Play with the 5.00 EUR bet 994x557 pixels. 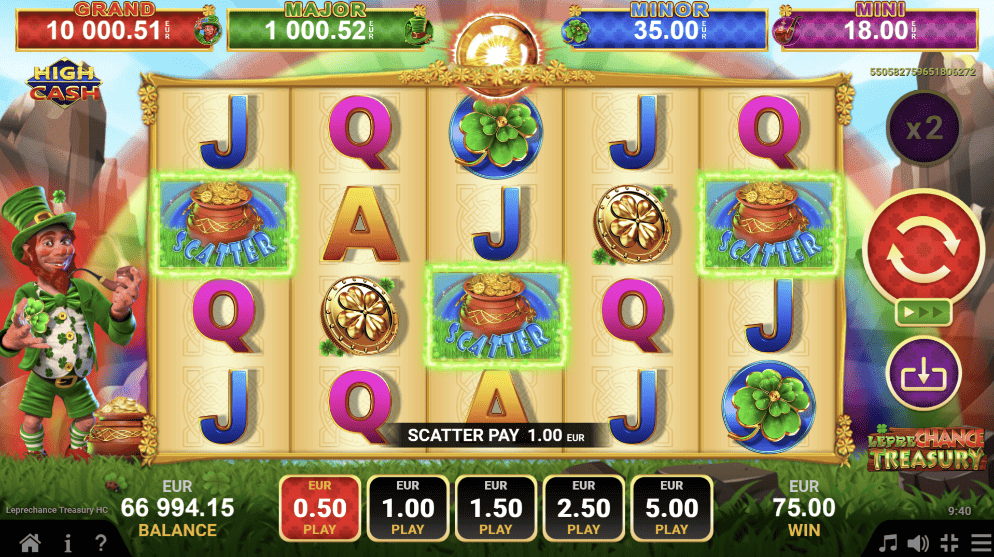point(672,508)
